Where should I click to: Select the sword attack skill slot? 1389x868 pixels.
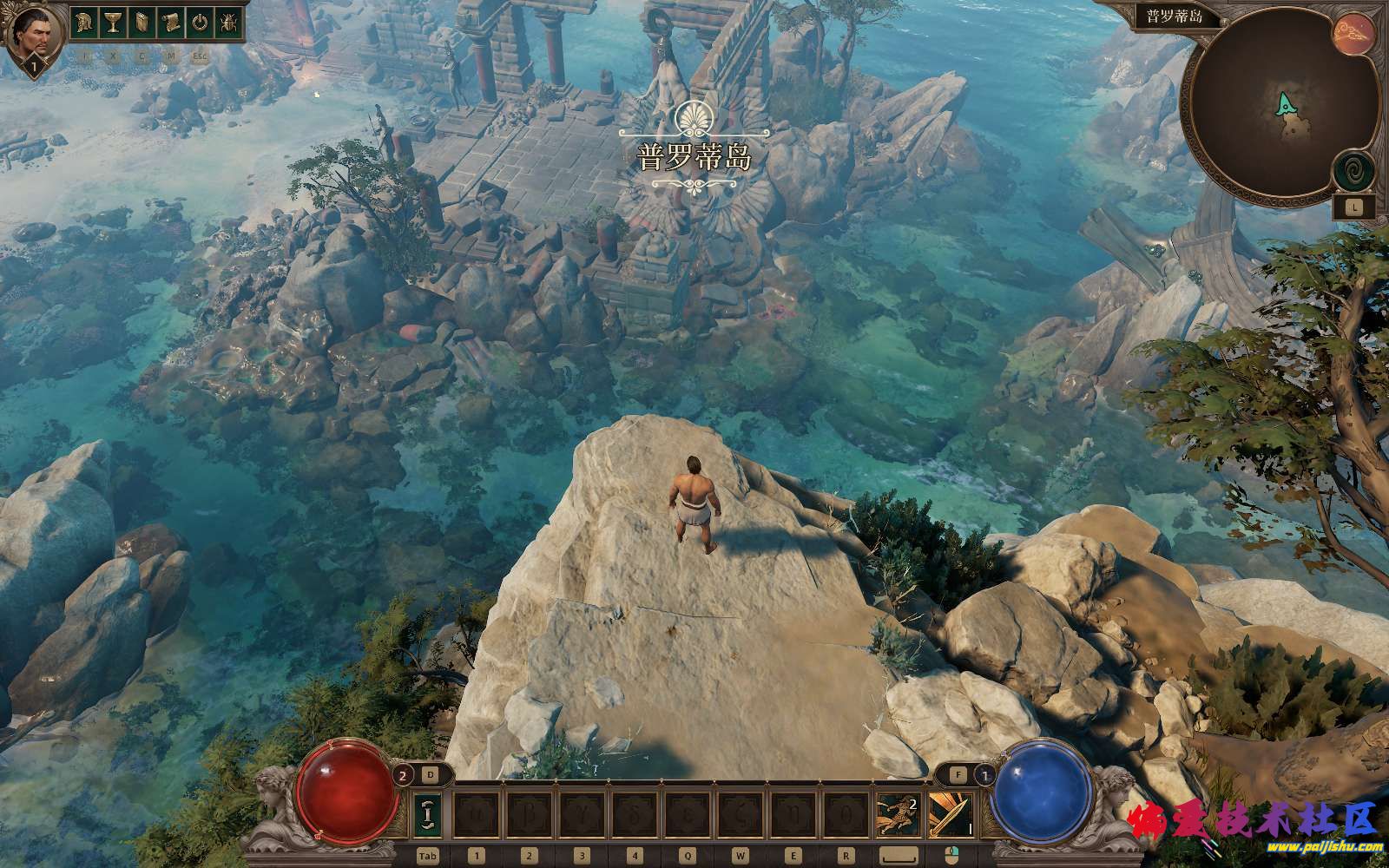951,815
